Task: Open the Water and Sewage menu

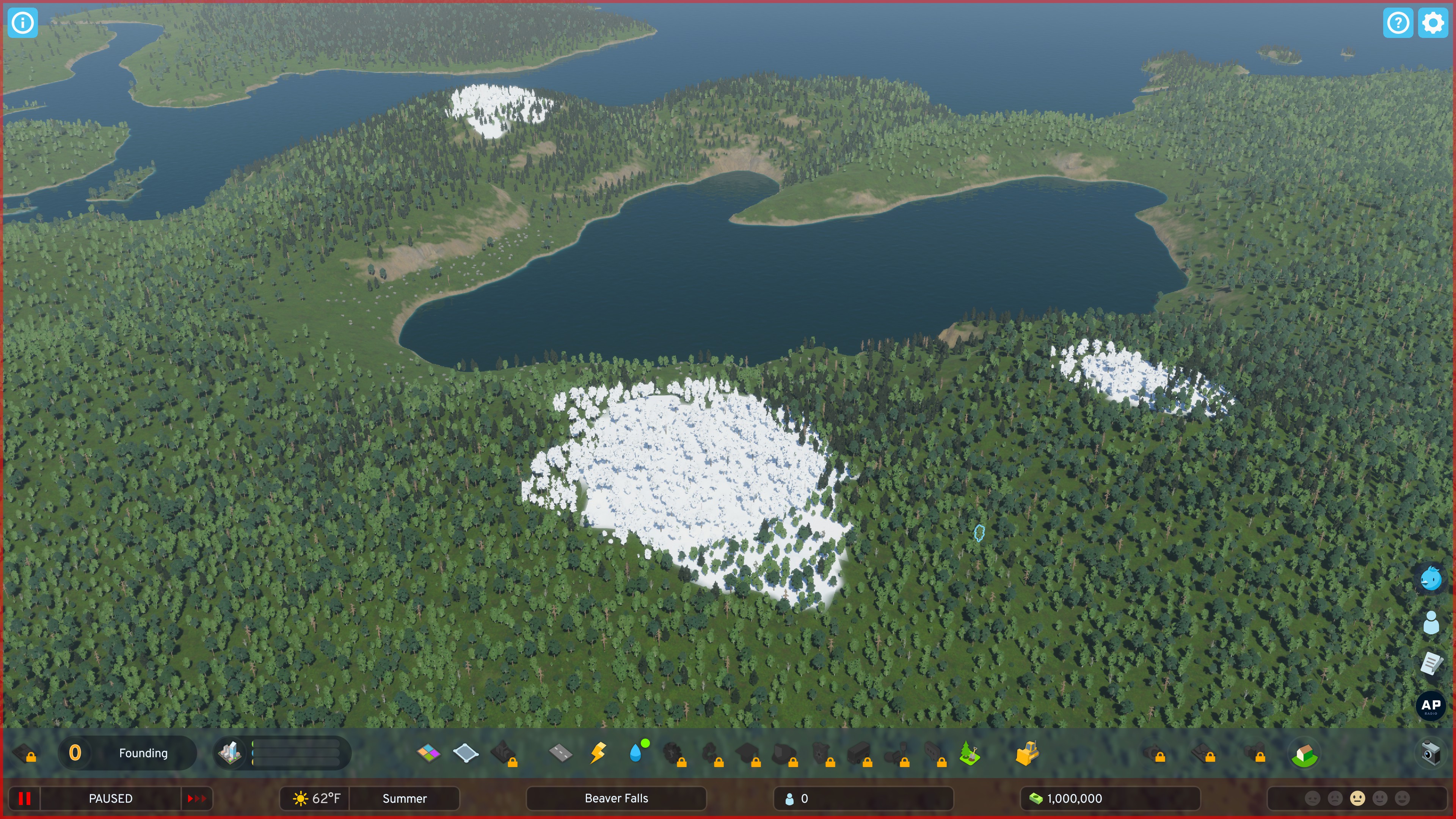Action: (x=637, y=753)
